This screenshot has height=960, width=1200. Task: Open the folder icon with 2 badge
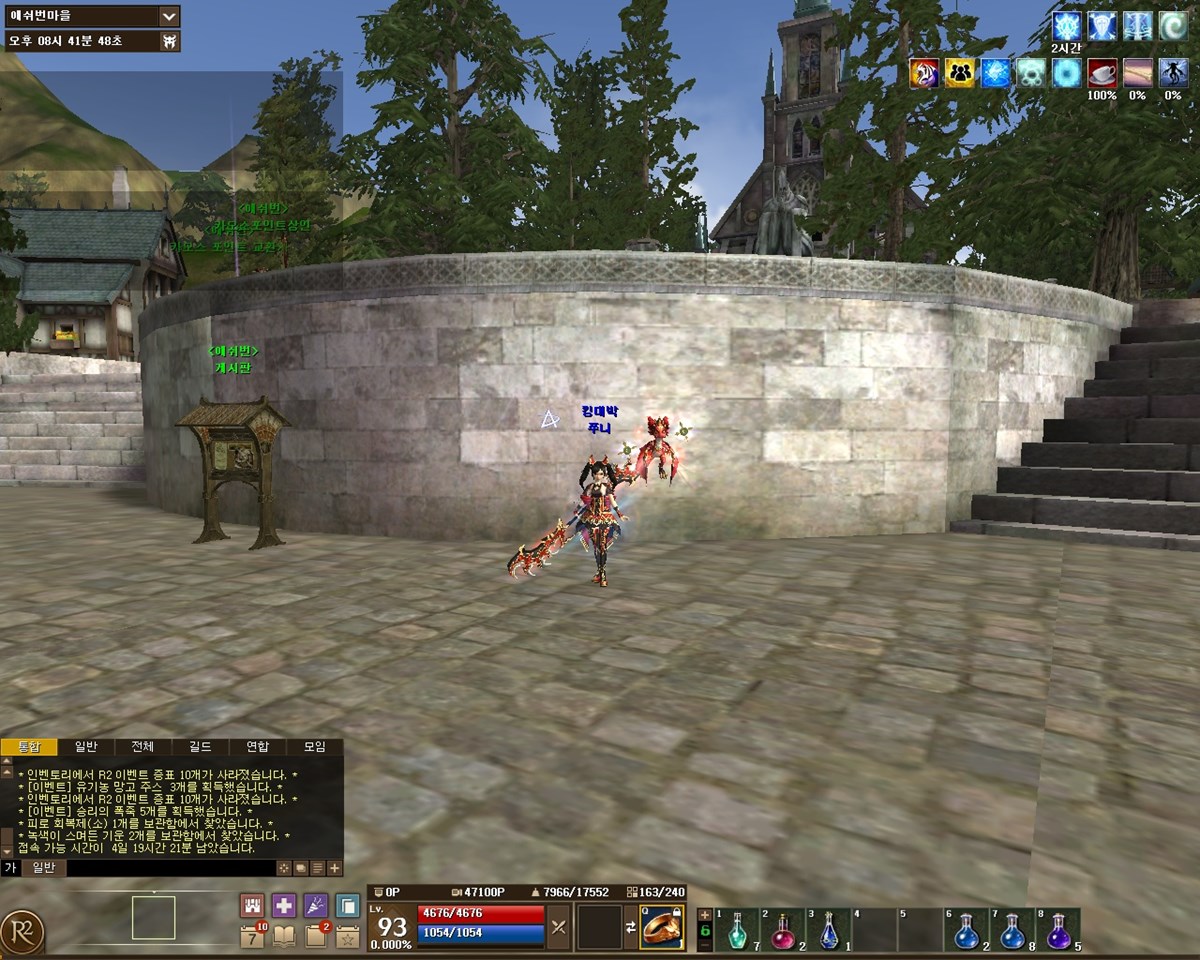[x=316, y=936]
